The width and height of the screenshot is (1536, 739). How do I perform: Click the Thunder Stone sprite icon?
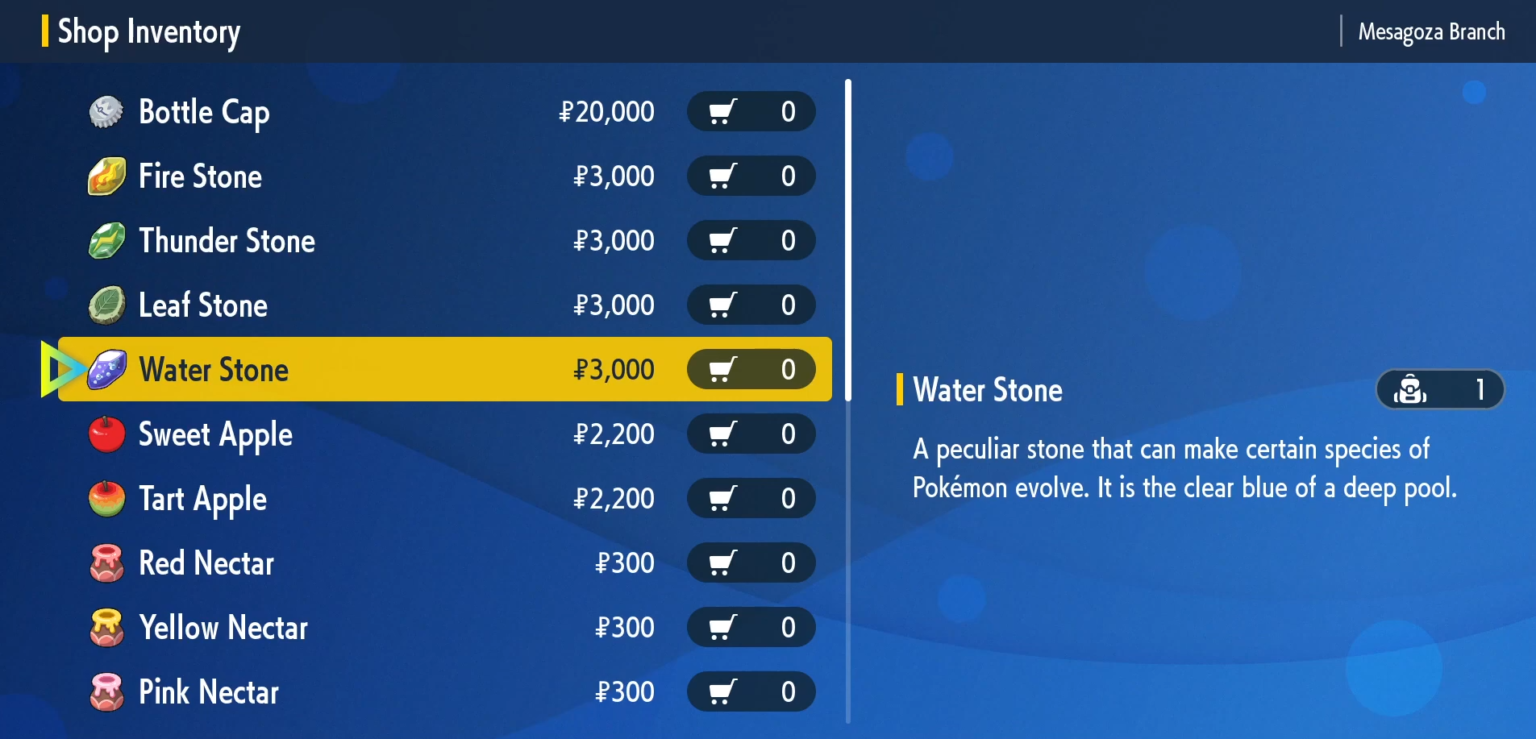(x=106, y=240)
